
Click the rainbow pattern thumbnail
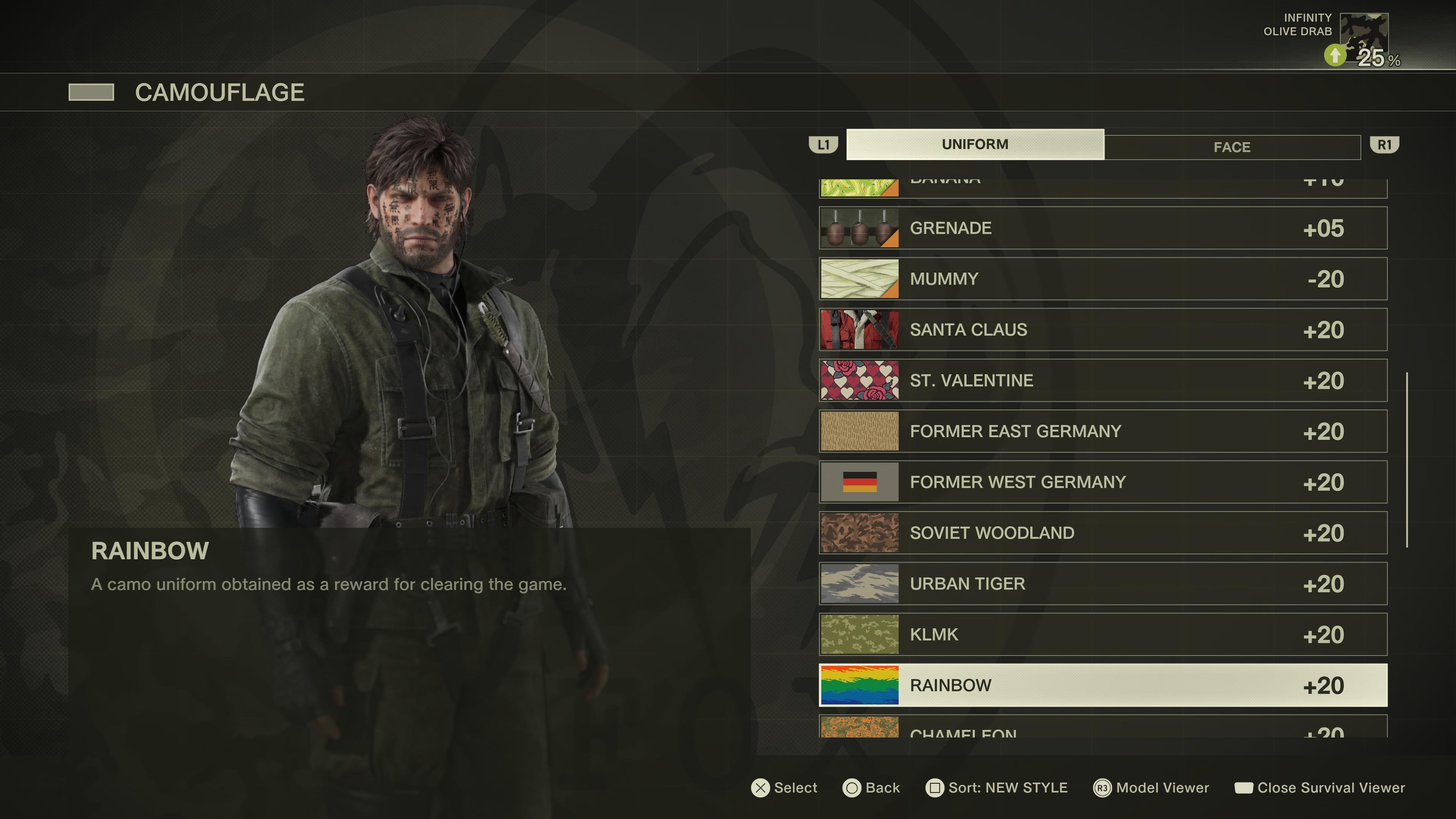click(x=859, y=686)
